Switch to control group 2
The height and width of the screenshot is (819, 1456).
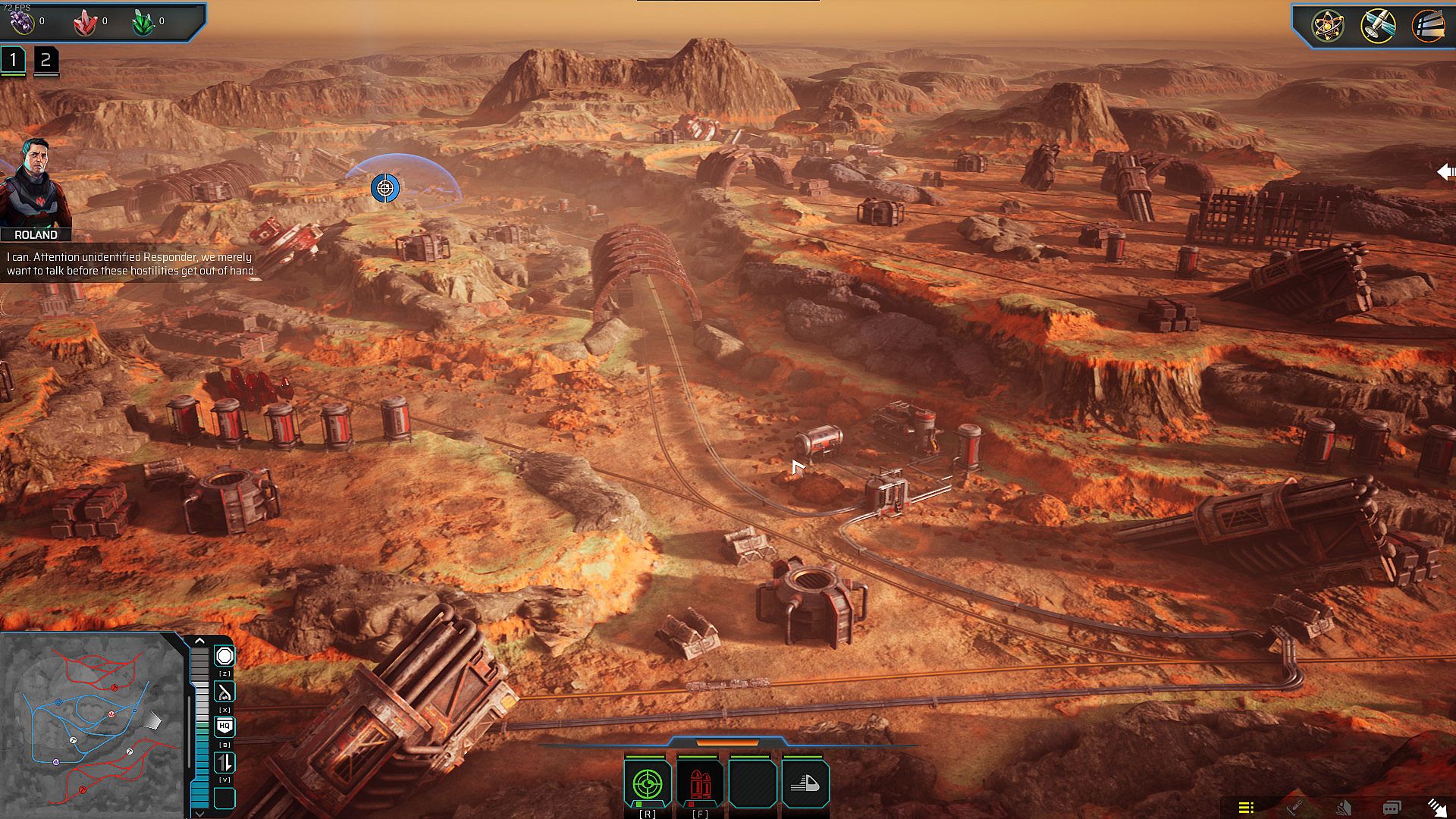[45, 61]
